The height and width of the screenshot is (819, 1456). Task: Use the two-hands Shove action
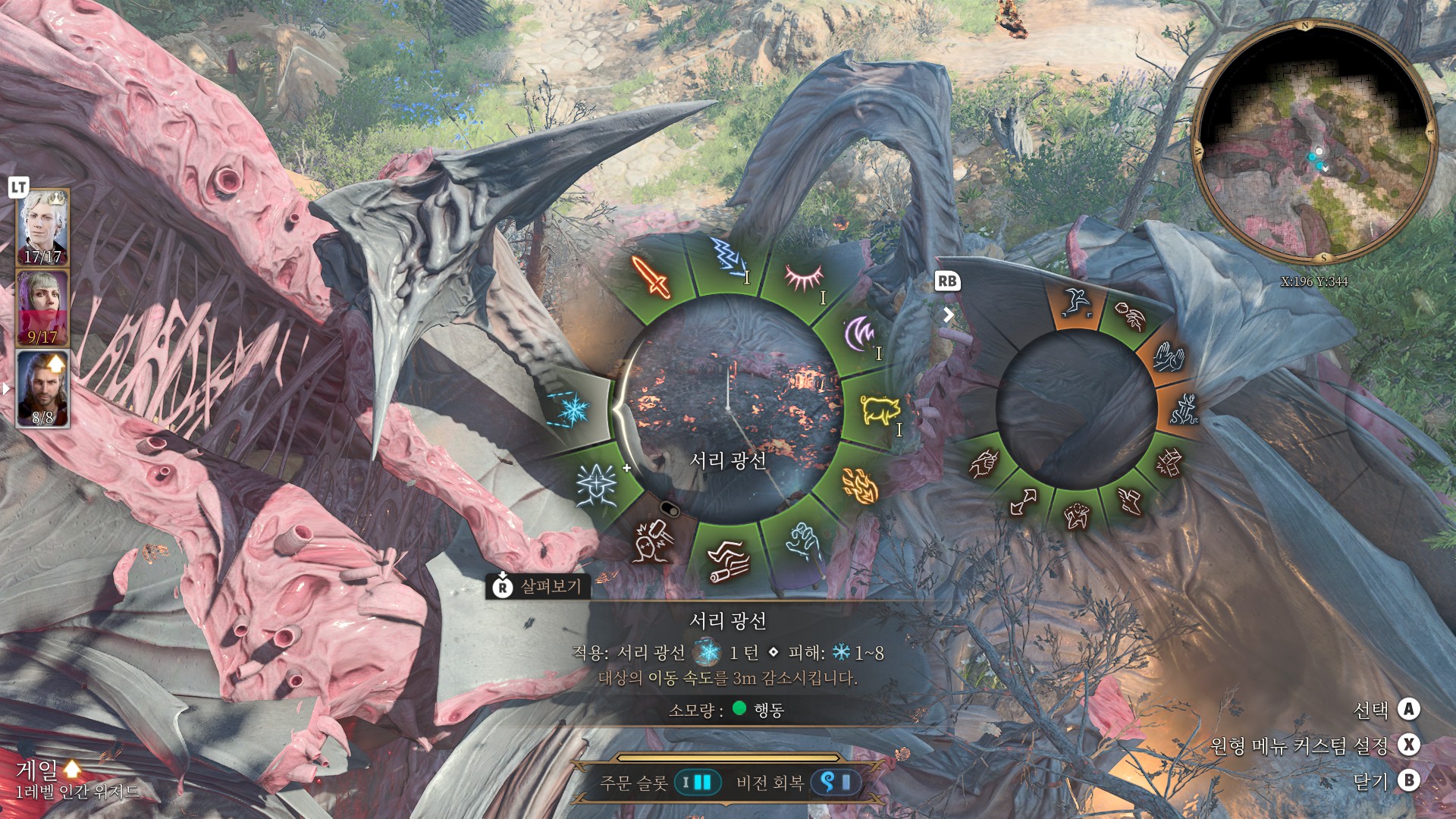coord(1169,356)
